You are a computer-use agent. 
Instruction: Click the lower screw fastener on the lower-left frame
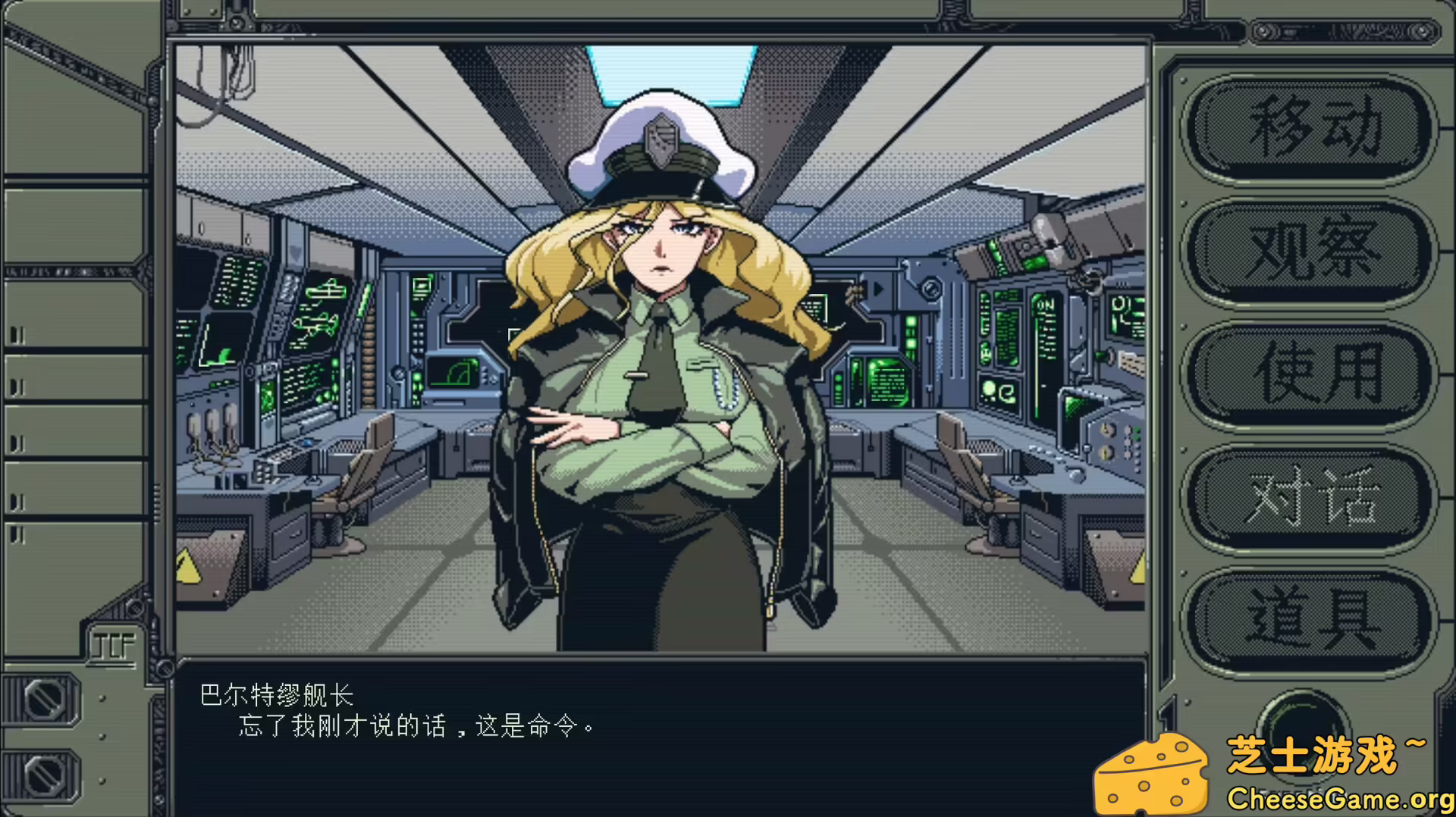(x=45, y=777)
